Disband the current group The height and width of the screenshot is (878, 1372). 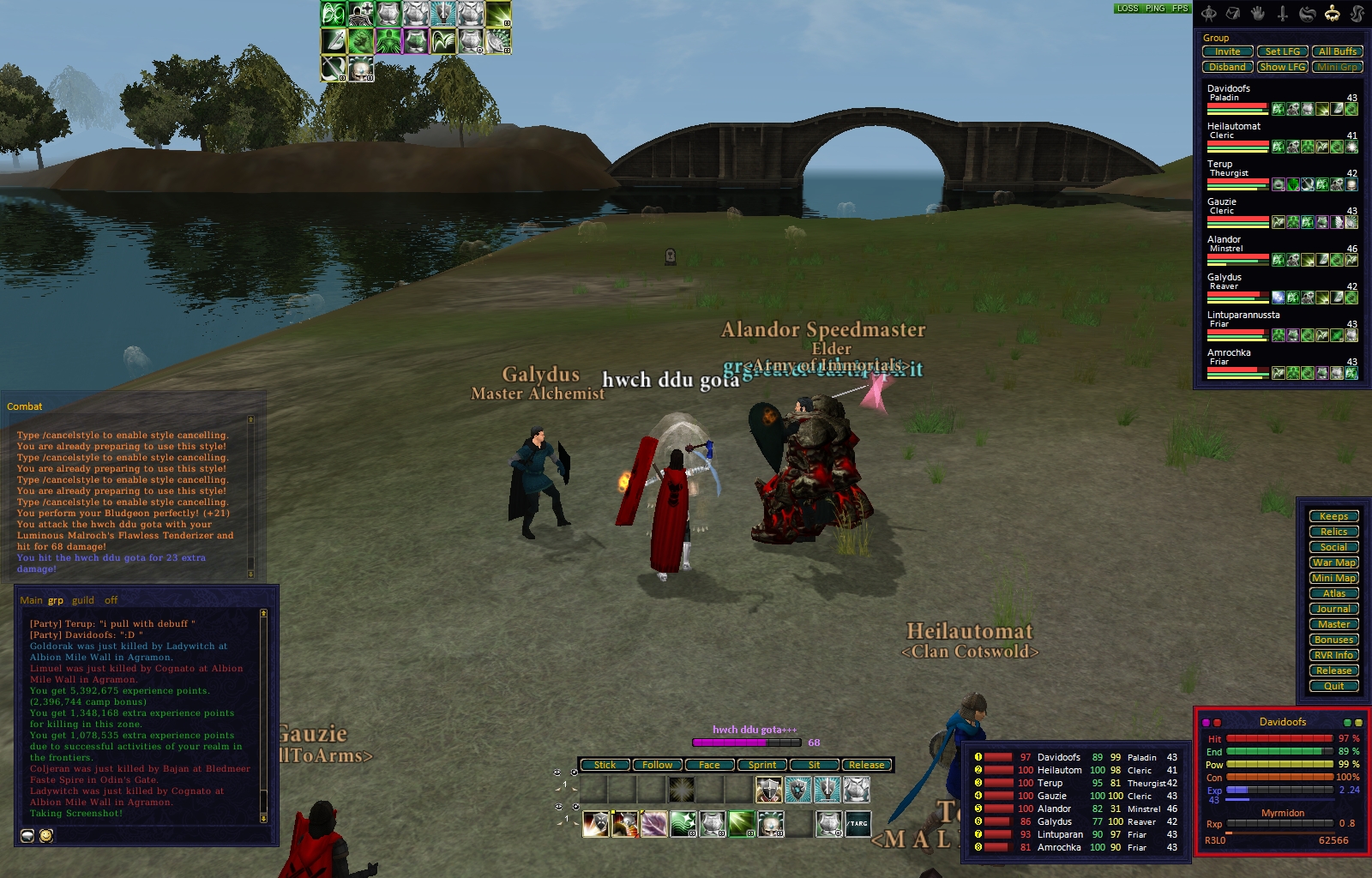click(1227, 67)
